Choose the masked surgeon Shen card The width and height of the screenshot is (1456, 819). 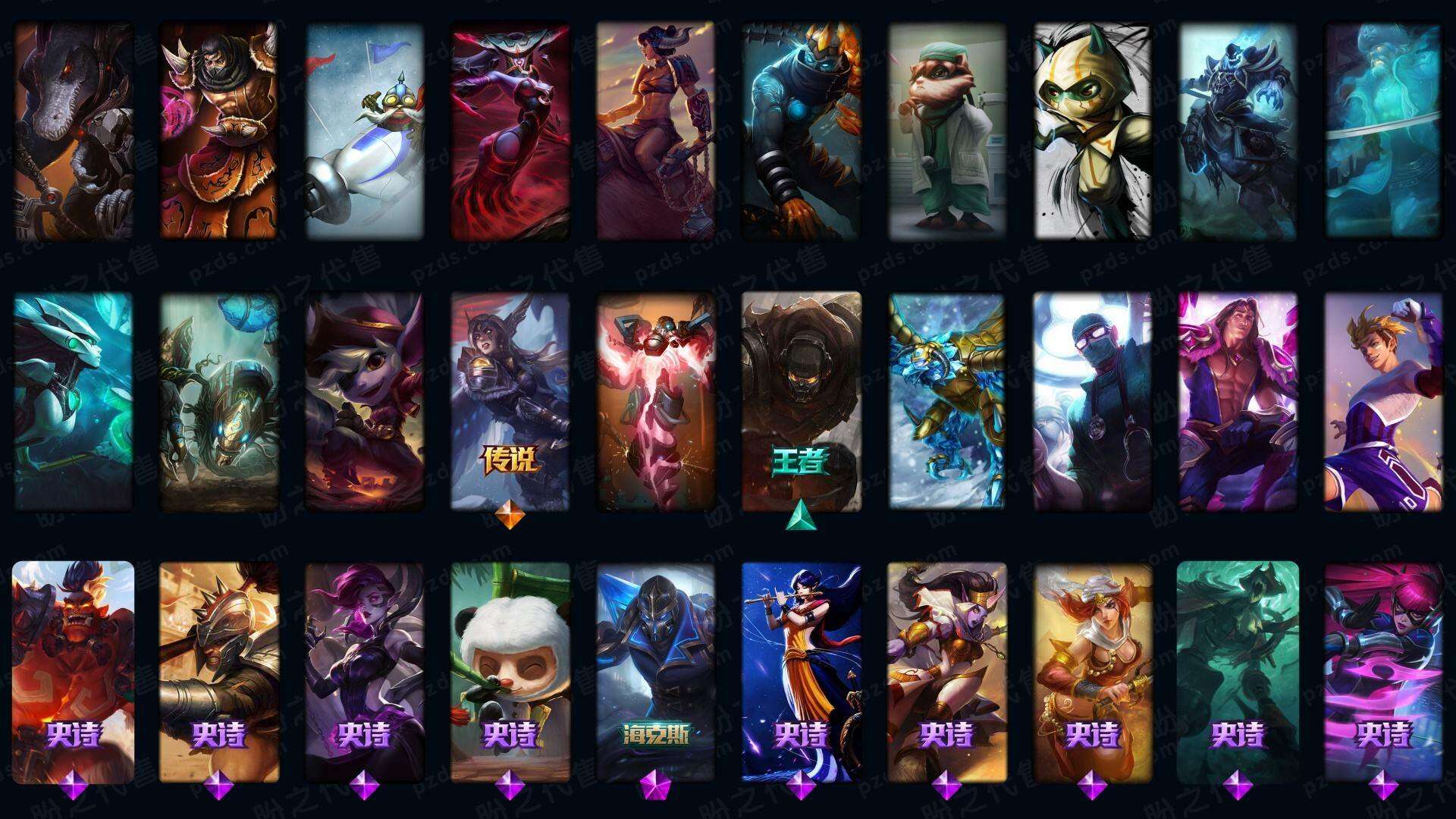[1093, 400]
